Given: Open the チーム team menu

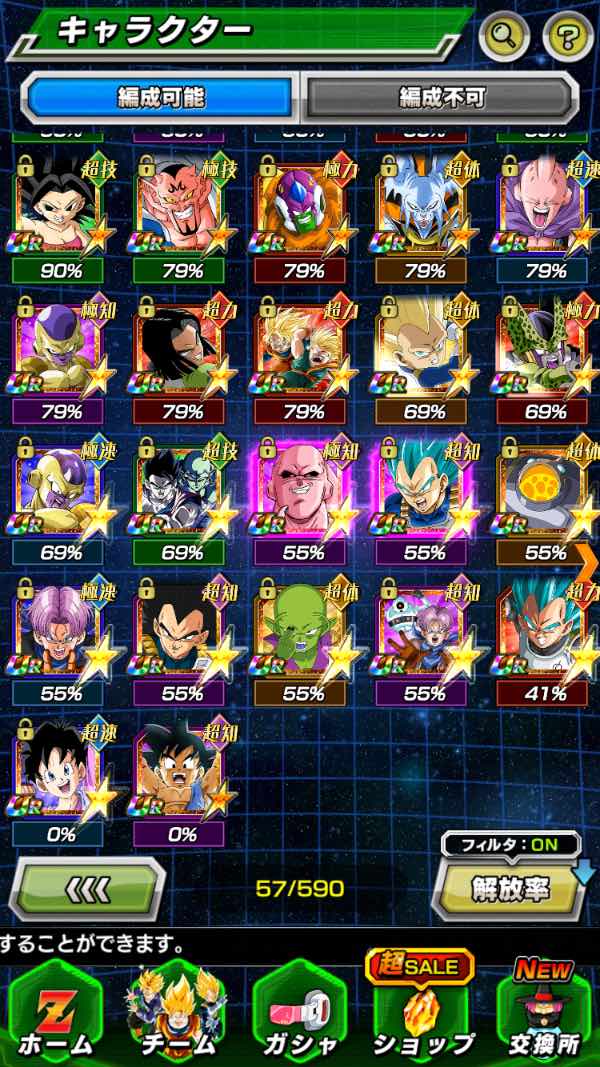Looking at the screenshot, I should coord(176,1010).
